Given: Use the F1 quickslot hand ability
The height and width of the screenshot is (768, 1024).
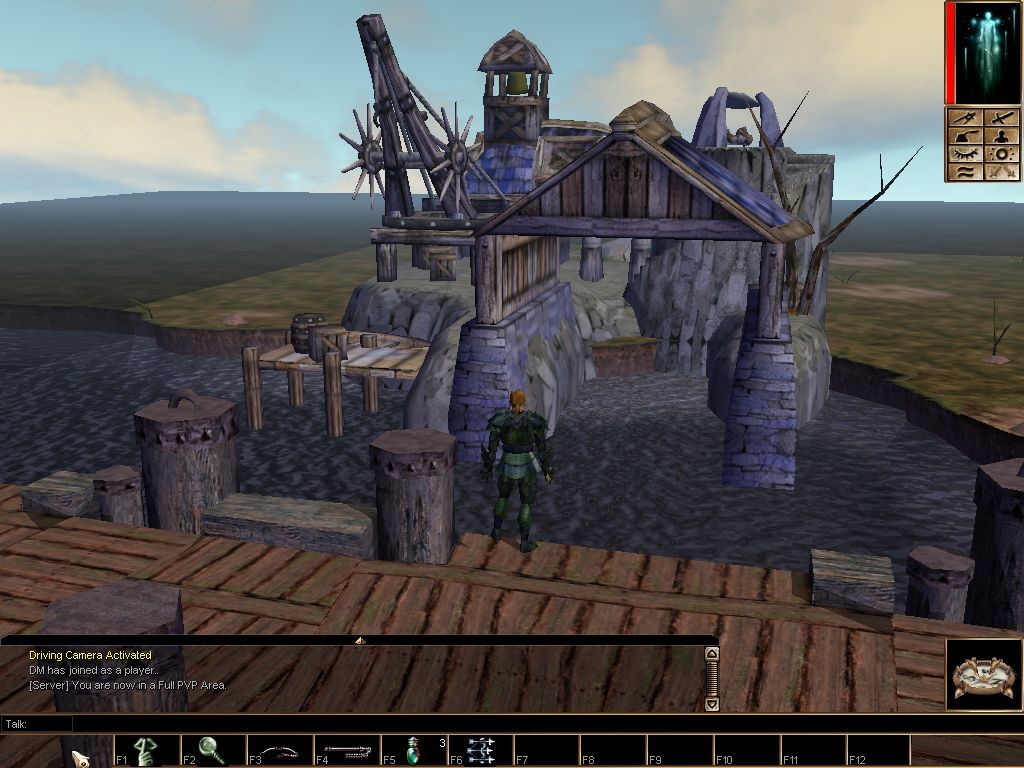Looking at the screenshot, I should (x=147, y=751).
